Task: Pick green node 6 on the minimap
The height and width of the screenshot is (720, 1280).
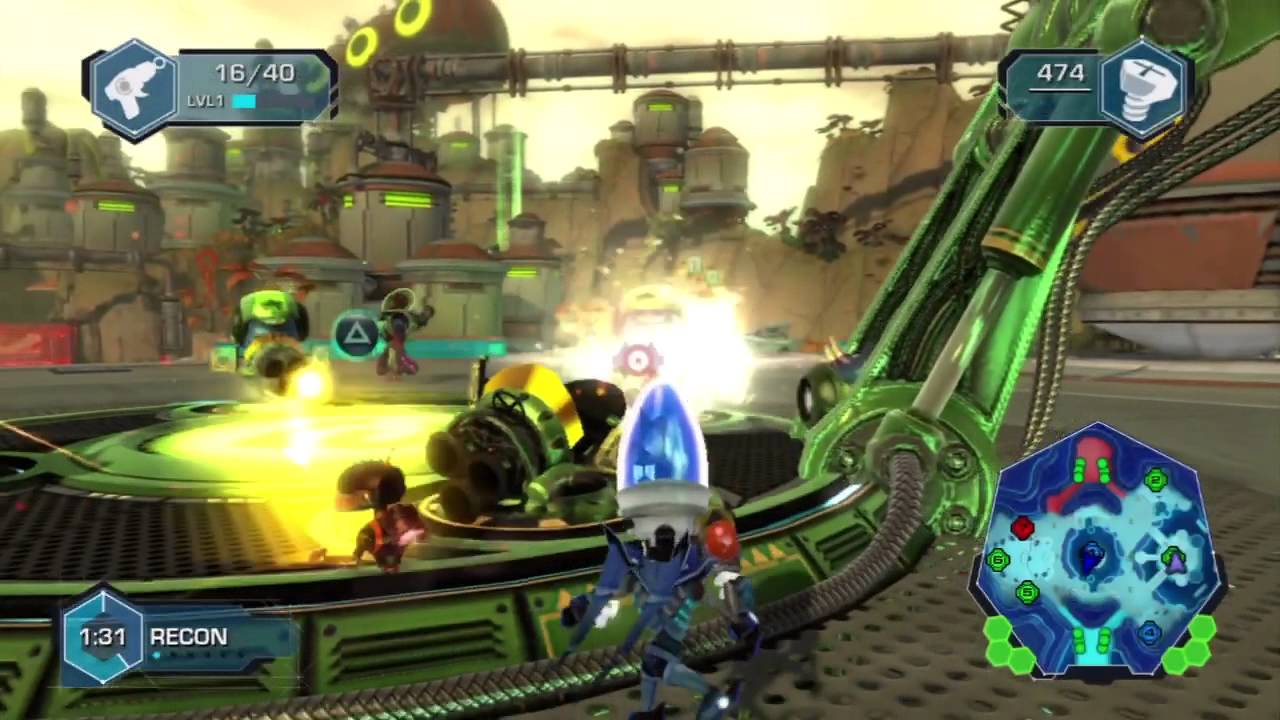Action: tap(998, 560)
